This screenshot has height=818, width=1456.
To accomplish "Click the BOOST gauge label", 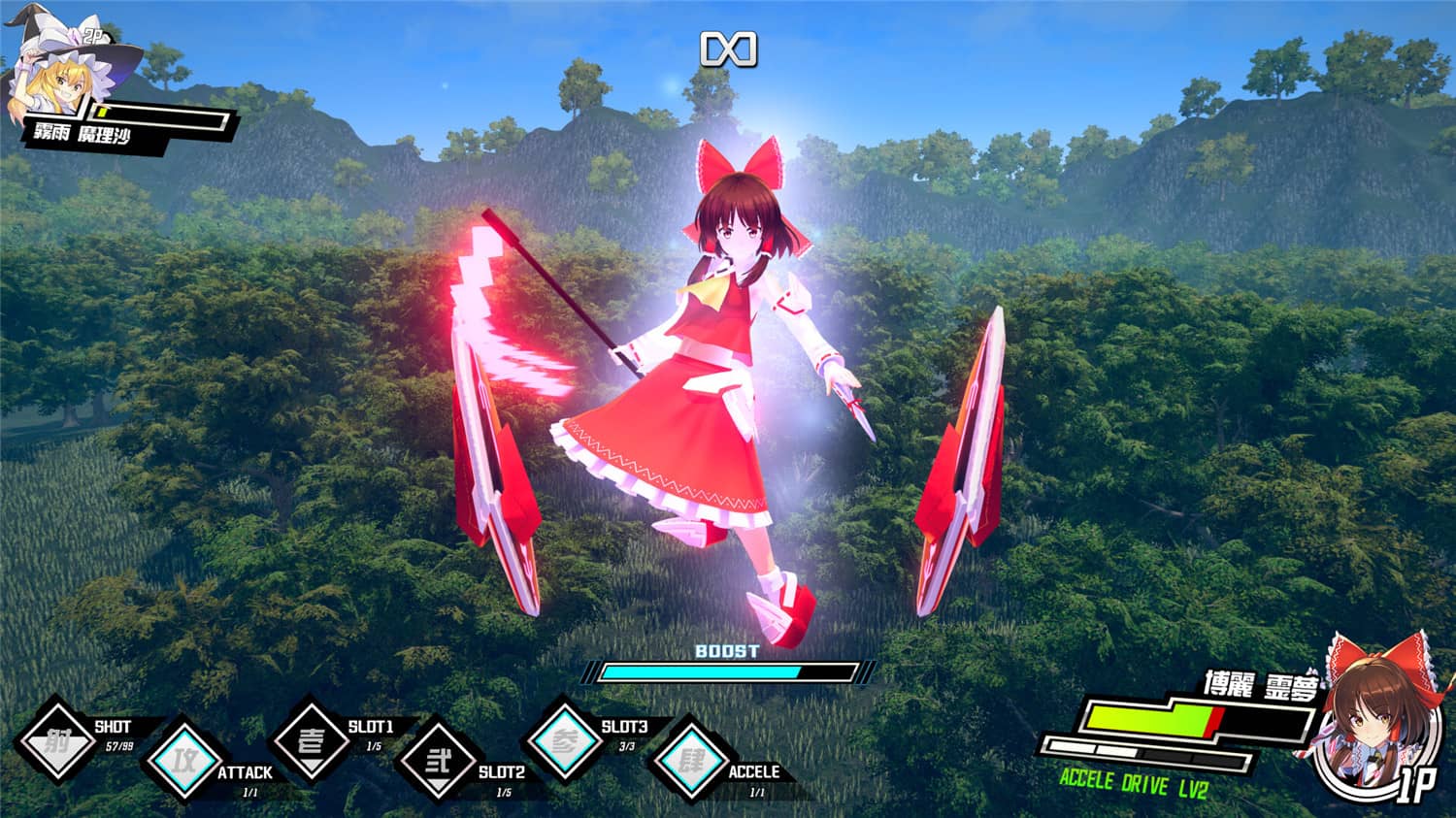I will [x=726, y=651].
